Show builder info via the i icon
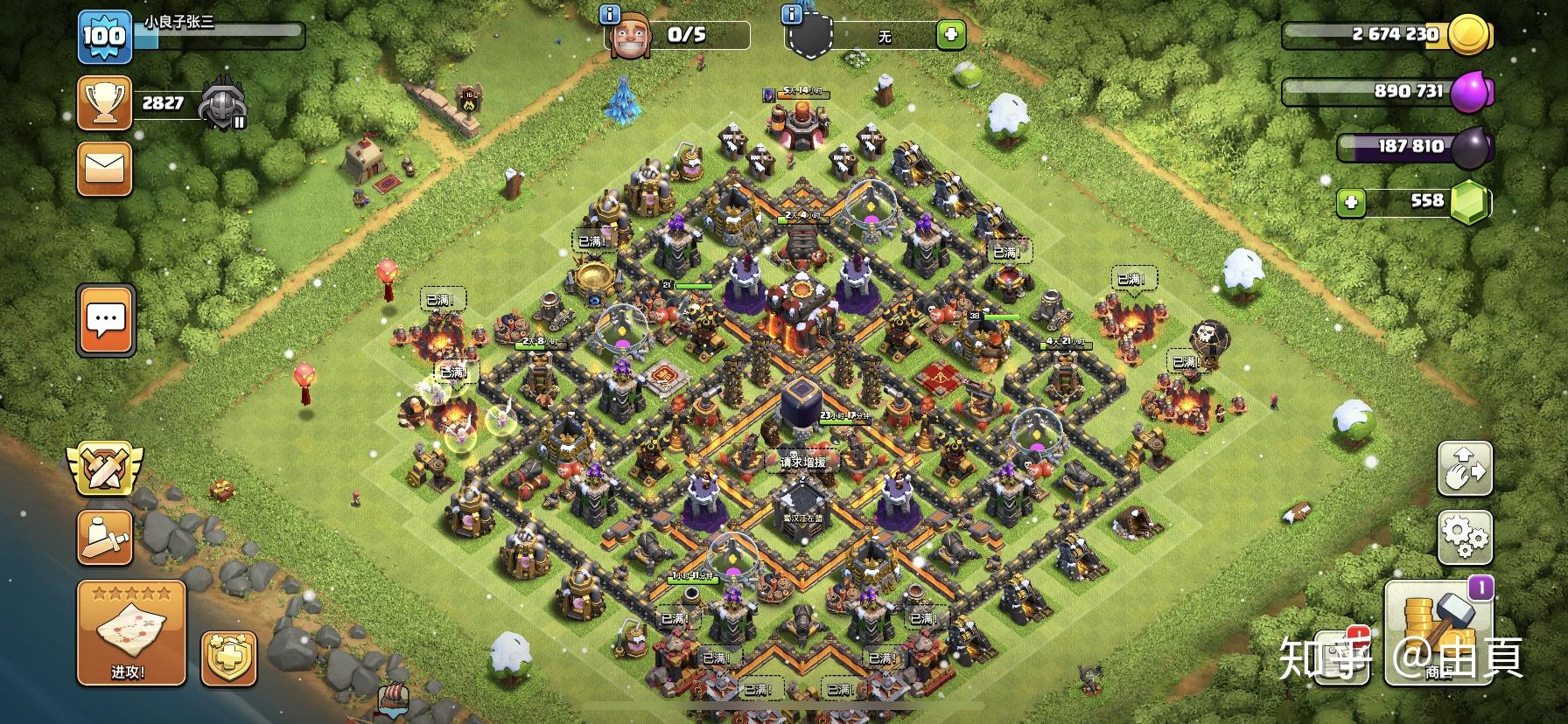The image size is (1568, 724). click(611, 15)
